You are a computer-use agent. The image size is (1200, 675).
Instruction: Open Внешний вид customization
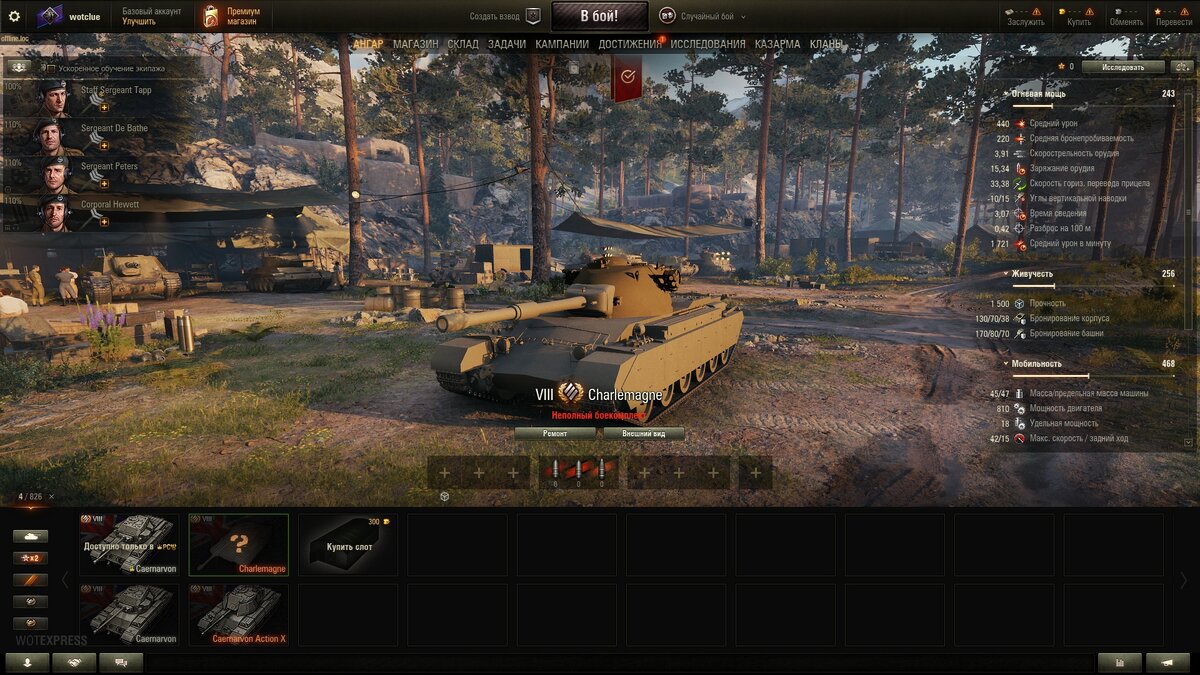(x=644, y=434)
